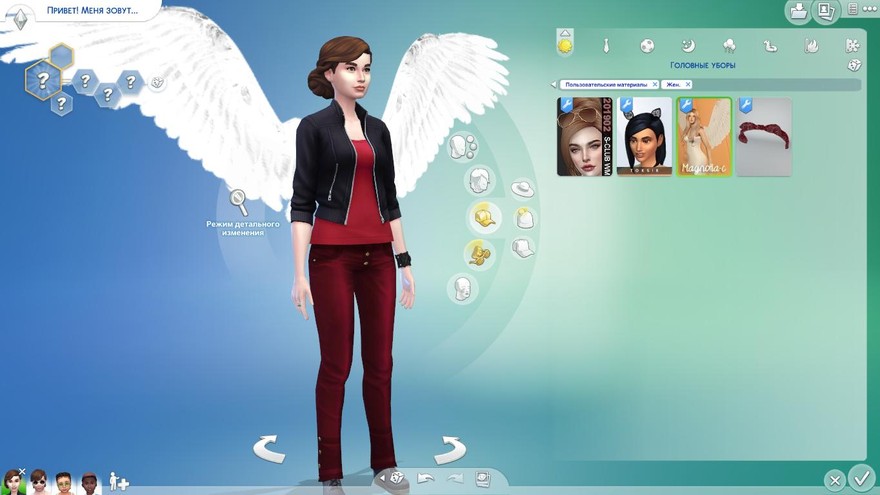This screenshot has height=495, width=880.
Task: Click the Sim name greeting field
Action: coord(90,10)
